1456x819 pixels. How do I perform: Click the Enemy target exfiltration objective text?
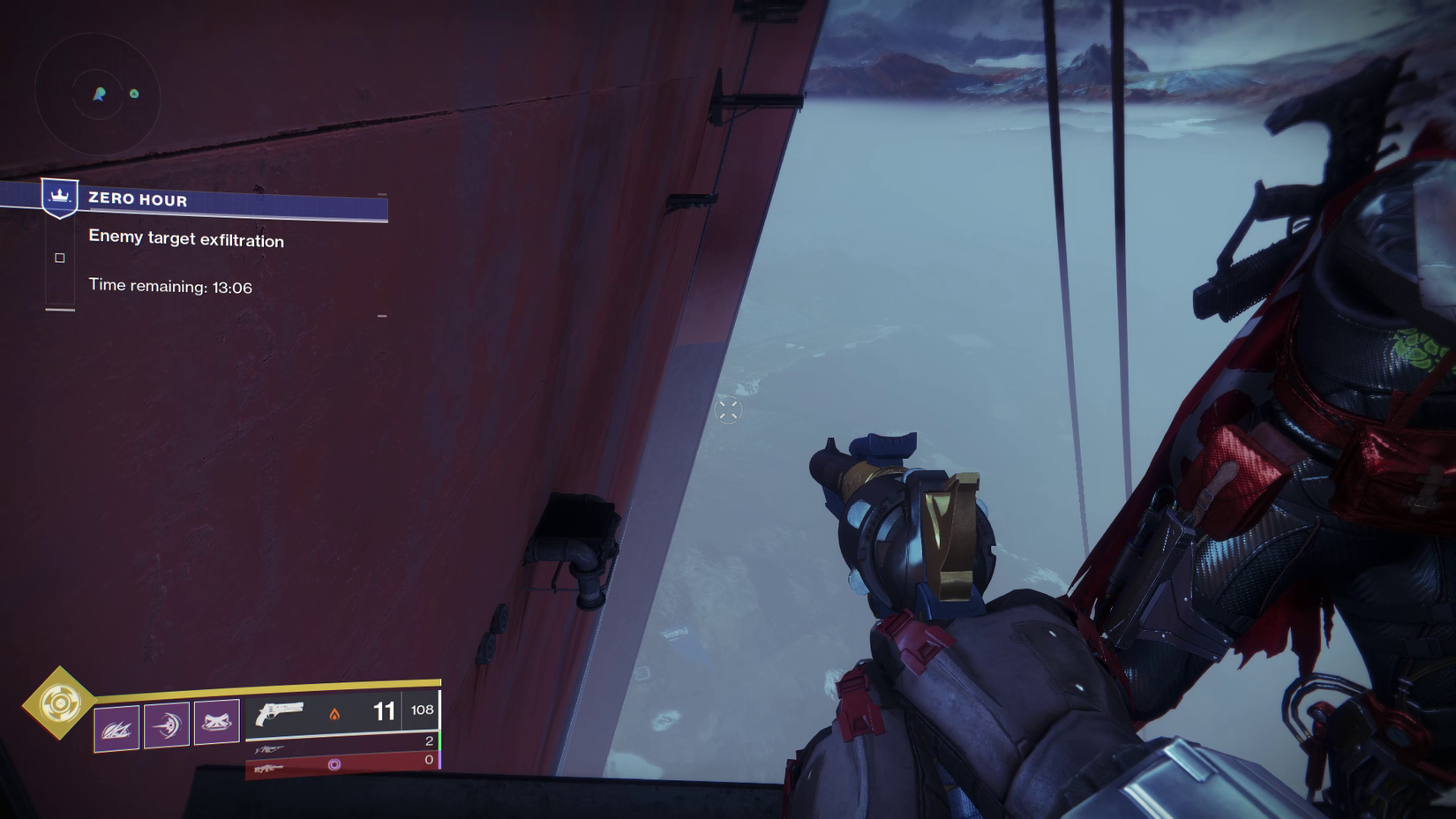[185, 240]
